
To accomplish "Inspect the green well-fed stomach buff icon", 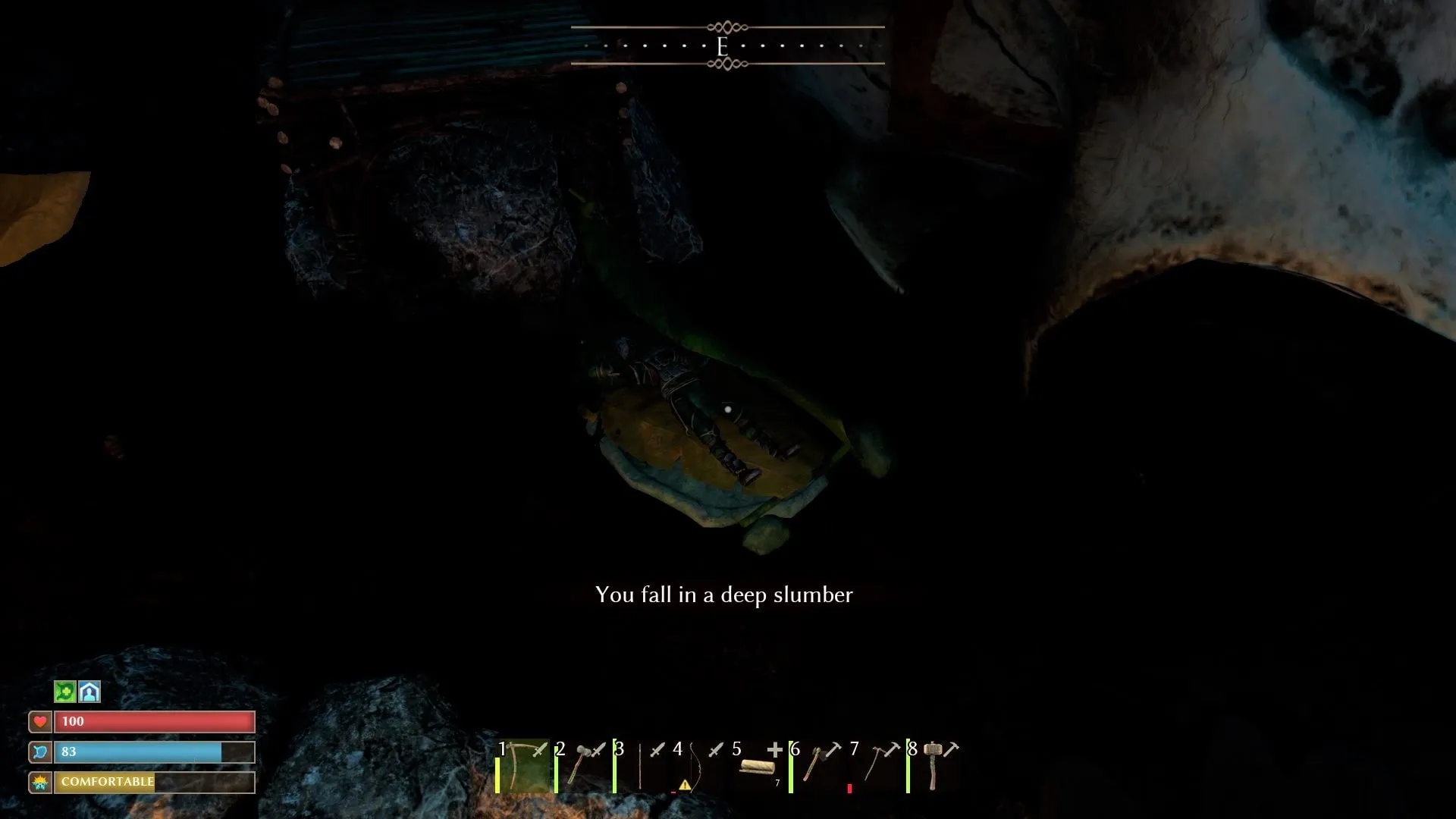I will pyautogui.click(x=65, y=692).
